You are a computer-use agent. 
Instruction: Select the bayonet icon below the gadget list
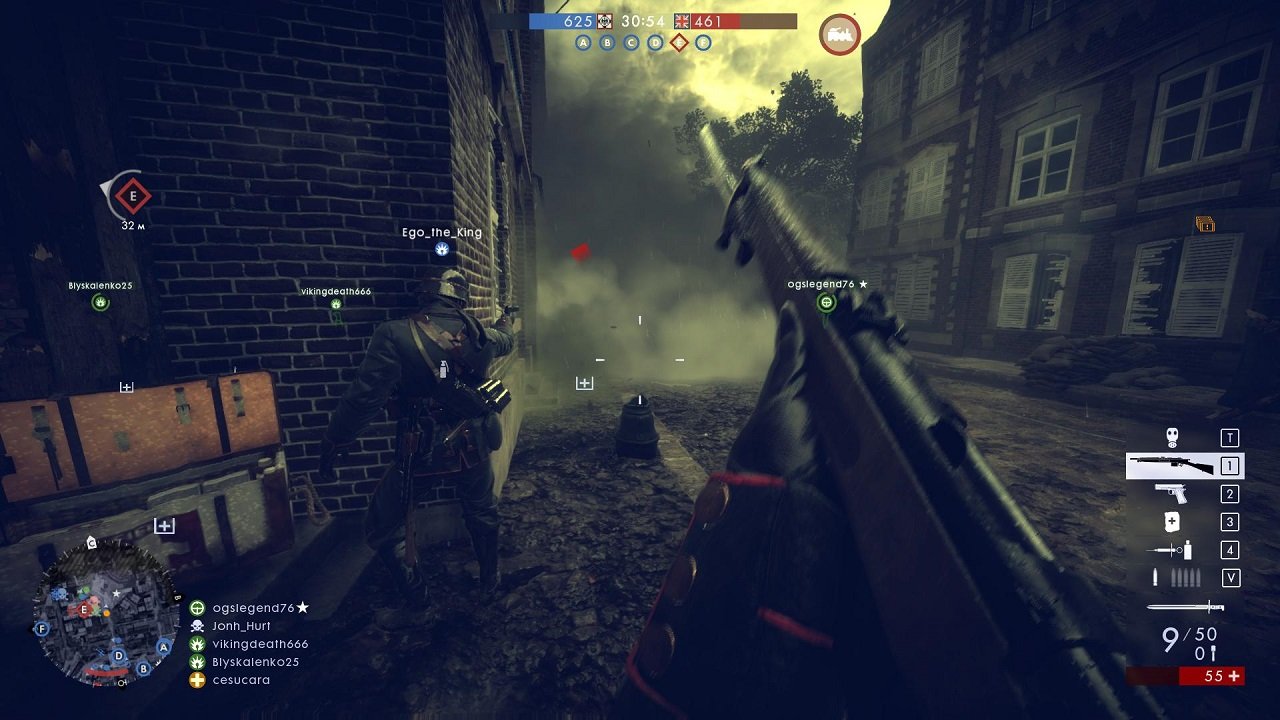(x=1186, y=605)
